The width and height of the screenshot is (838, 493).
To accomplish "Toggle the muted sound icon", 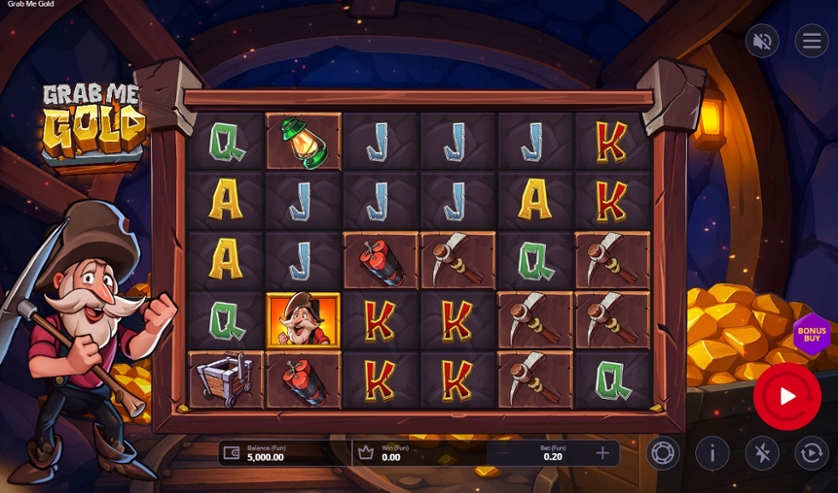I will click(x=762, y=41).
